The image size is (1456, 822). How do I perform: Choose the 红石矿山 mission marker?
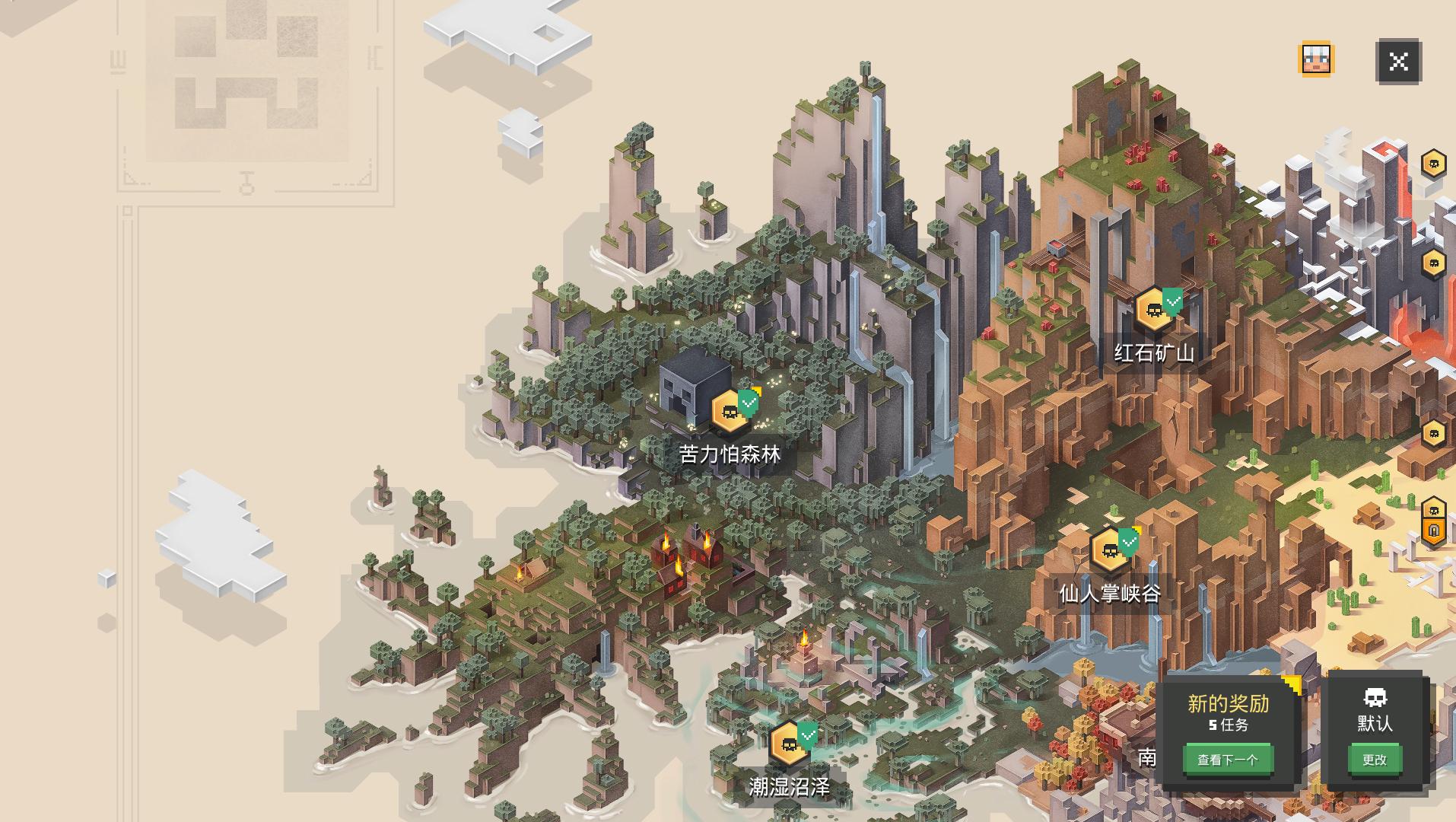coord(1154,309)
